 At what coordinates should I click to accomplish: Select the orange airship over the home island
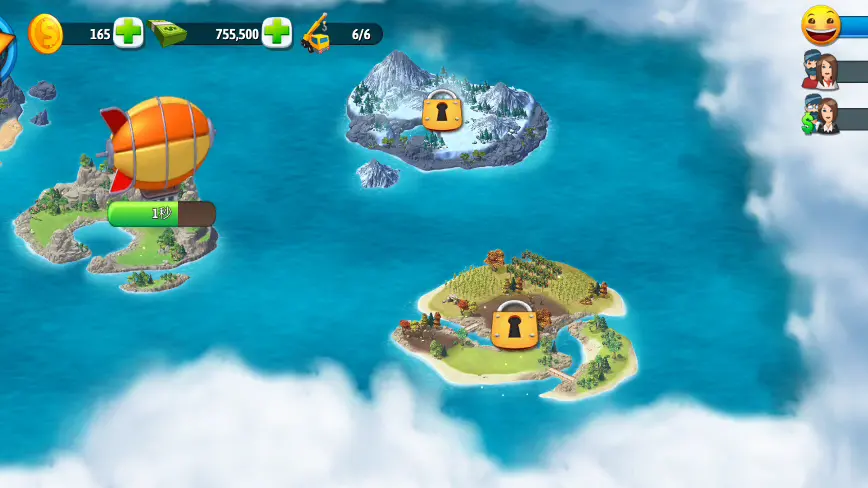pyautogui.click(x=158, y=142)
